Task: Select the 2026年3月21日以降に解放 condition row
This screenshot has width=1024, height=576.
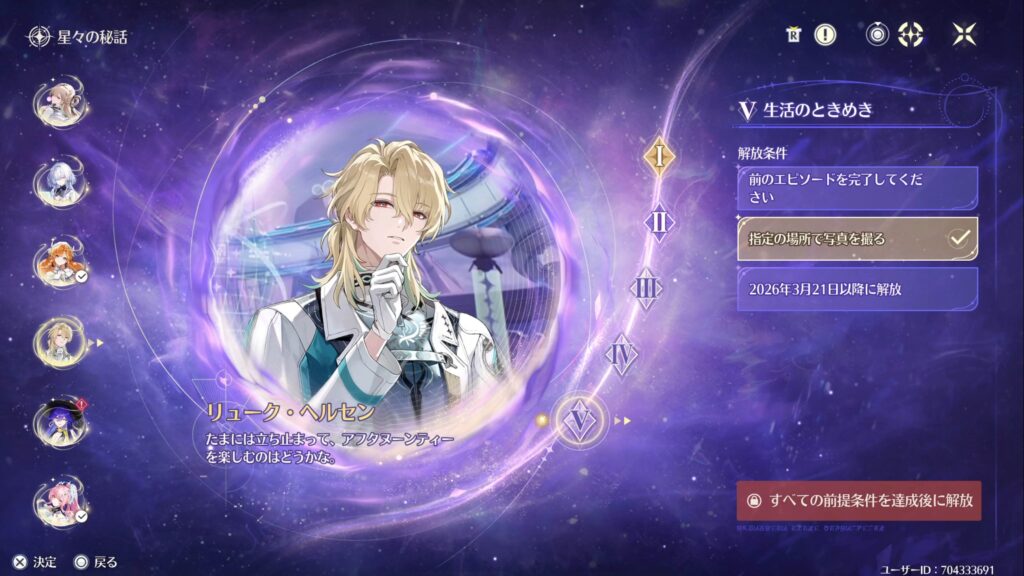Action: click(x=857, y=289)
